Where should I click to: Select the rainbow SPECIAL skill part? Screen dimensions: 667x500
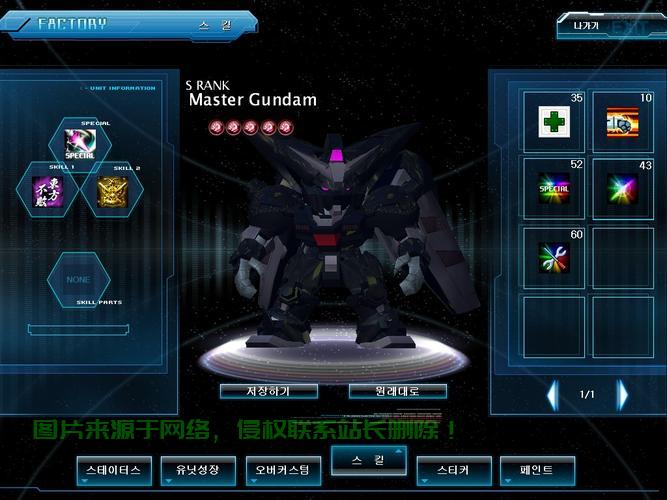pos(553,189)
